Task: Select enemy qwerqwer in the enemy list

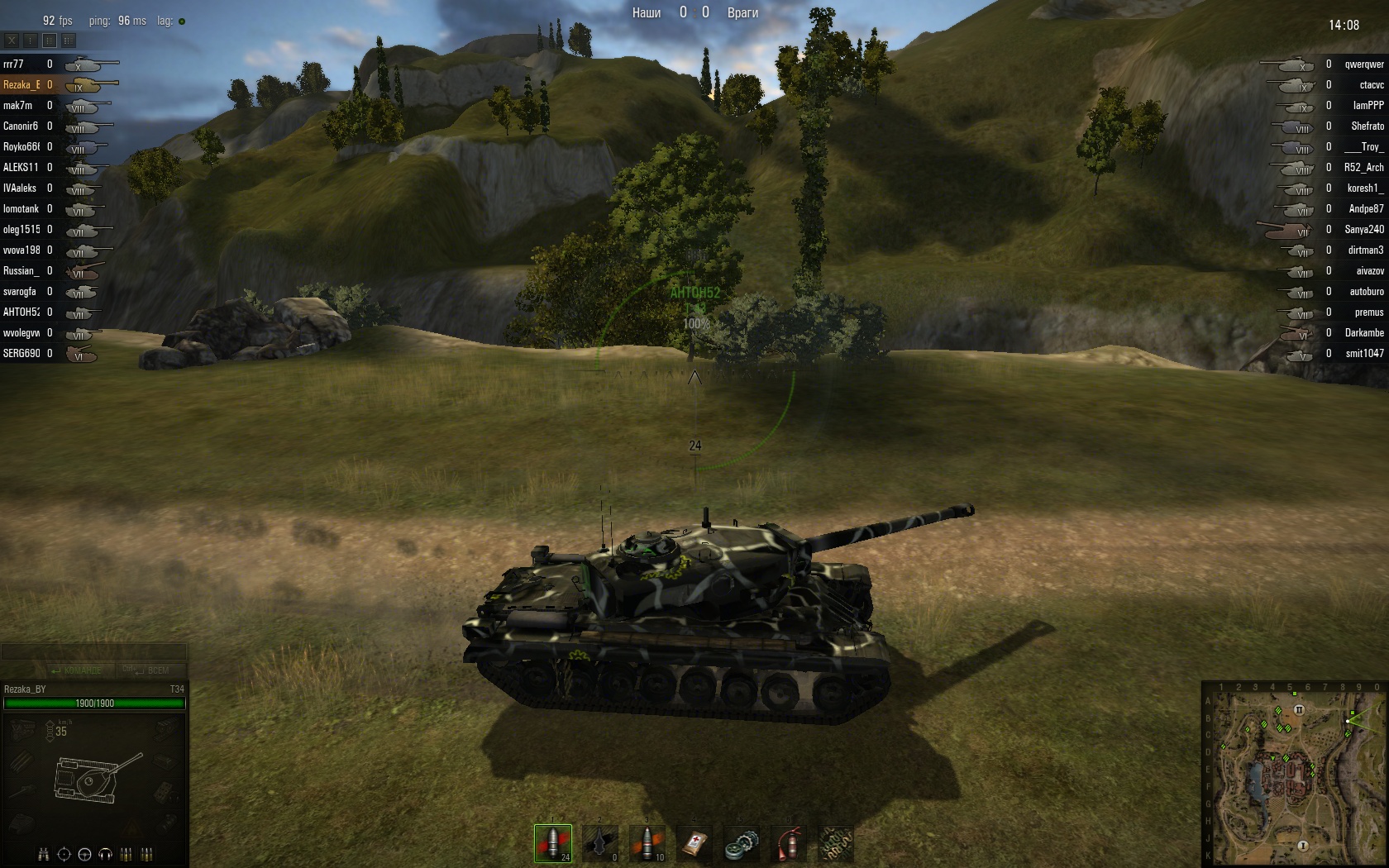Action: [x=1363, y=64]
